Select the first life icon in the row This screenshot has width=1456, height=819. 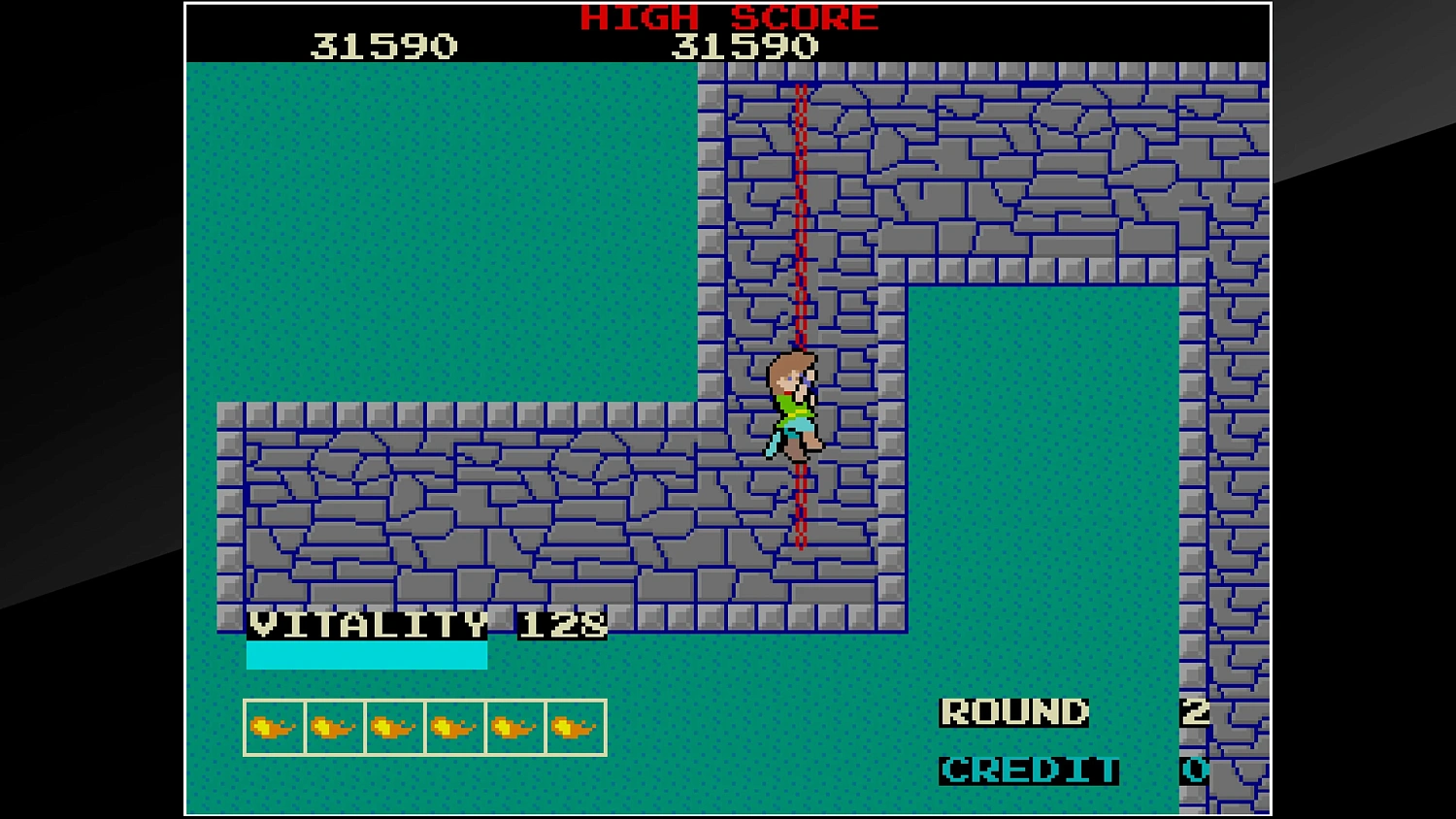272,725
